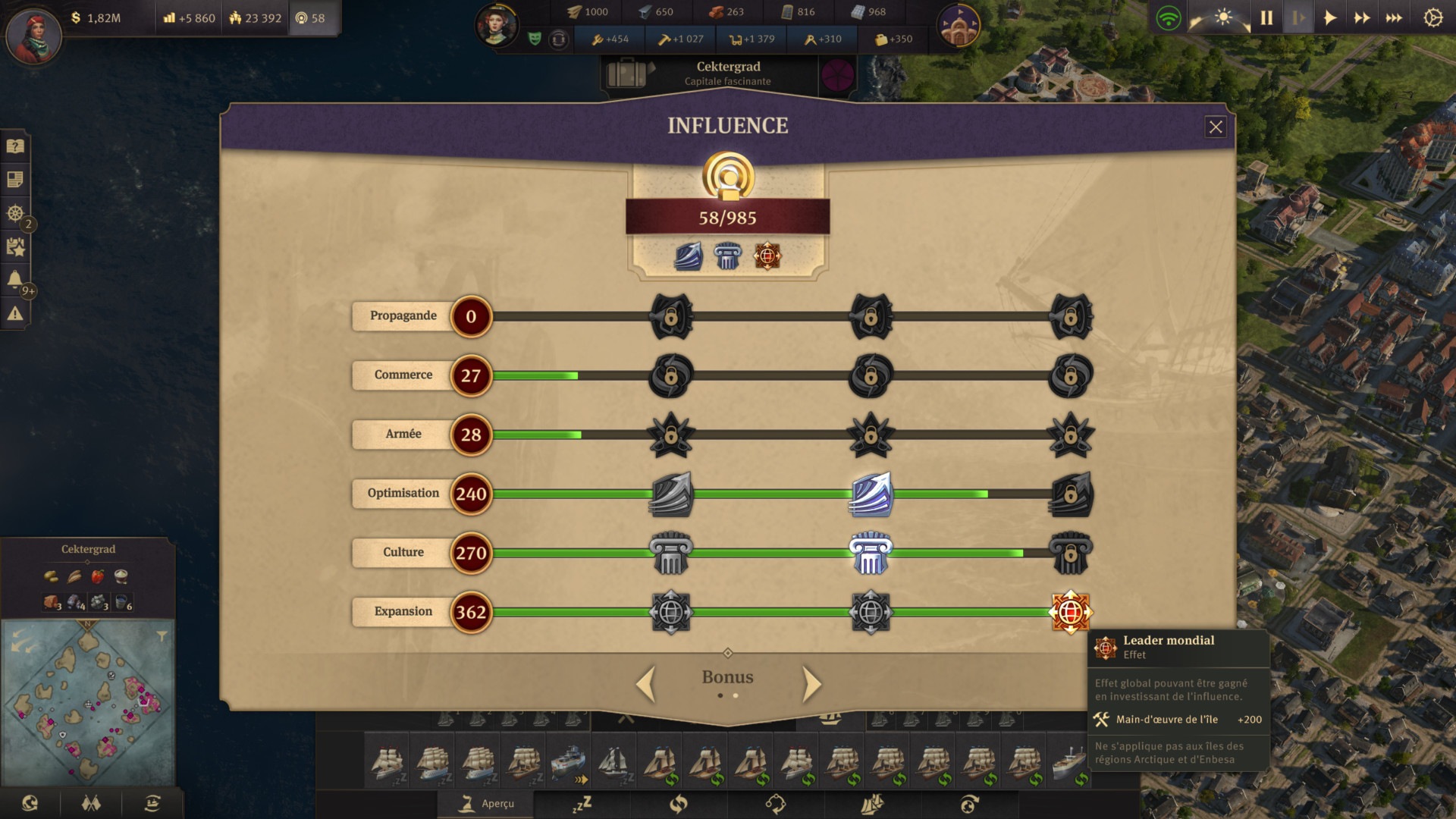Click the player portrait avatar

pyautogui.click(x=33, y=34)
